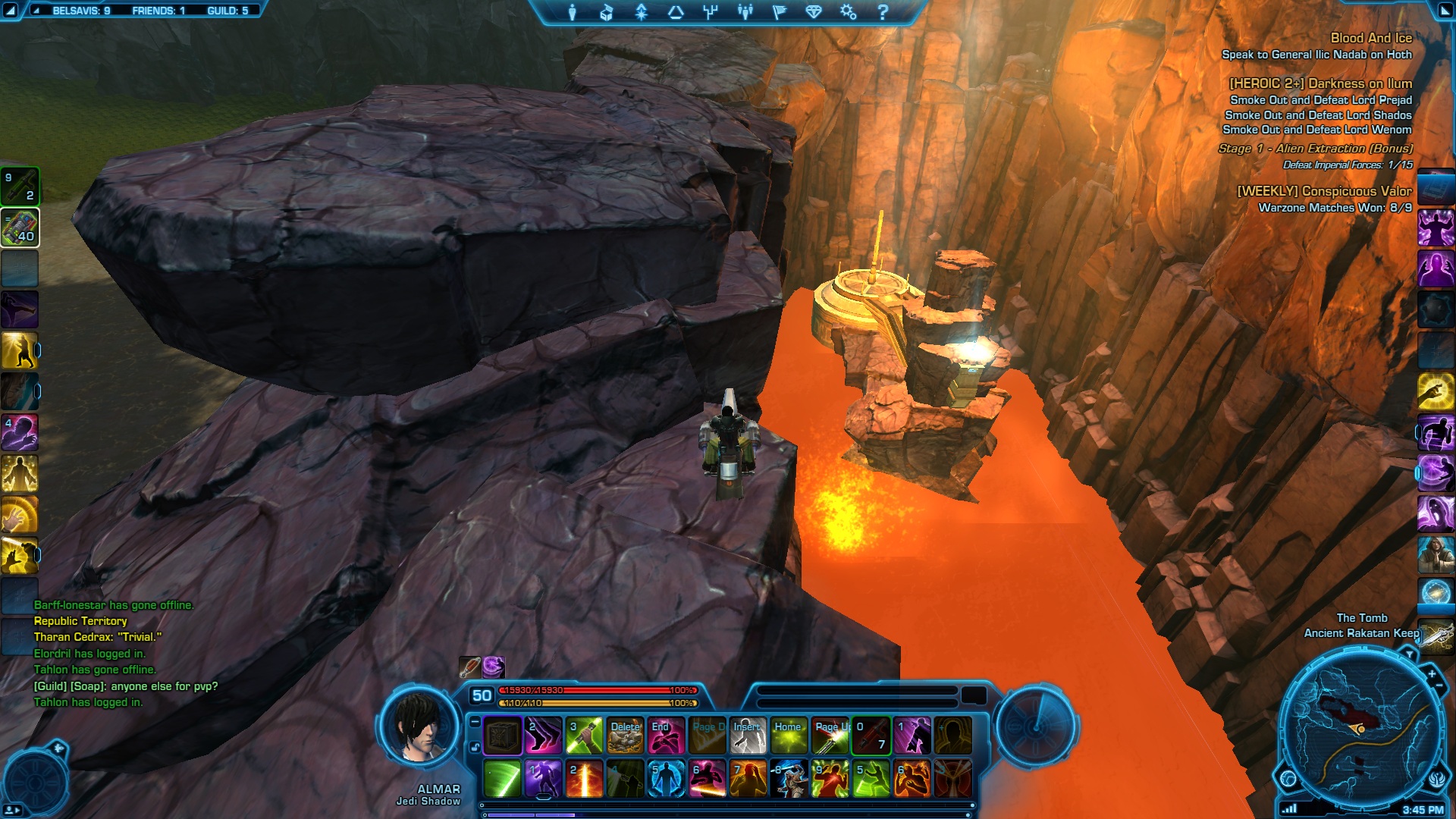The image size is (1456, 819).
Task: Zoom out the minimap with minus
Action: click(1439, 686)
